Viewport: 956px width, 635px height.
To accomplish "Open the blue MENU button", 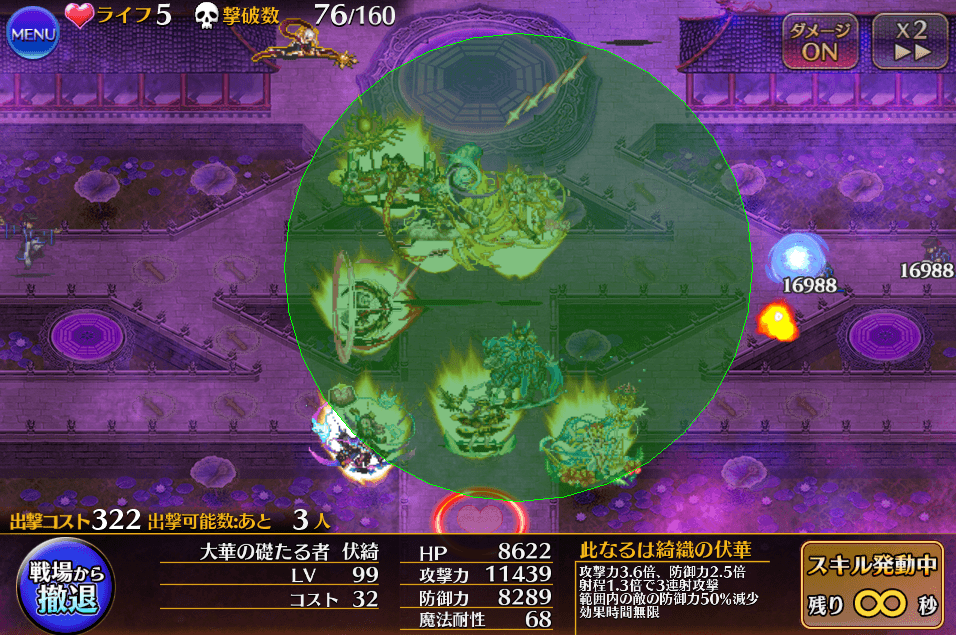I will coord(33,35).
